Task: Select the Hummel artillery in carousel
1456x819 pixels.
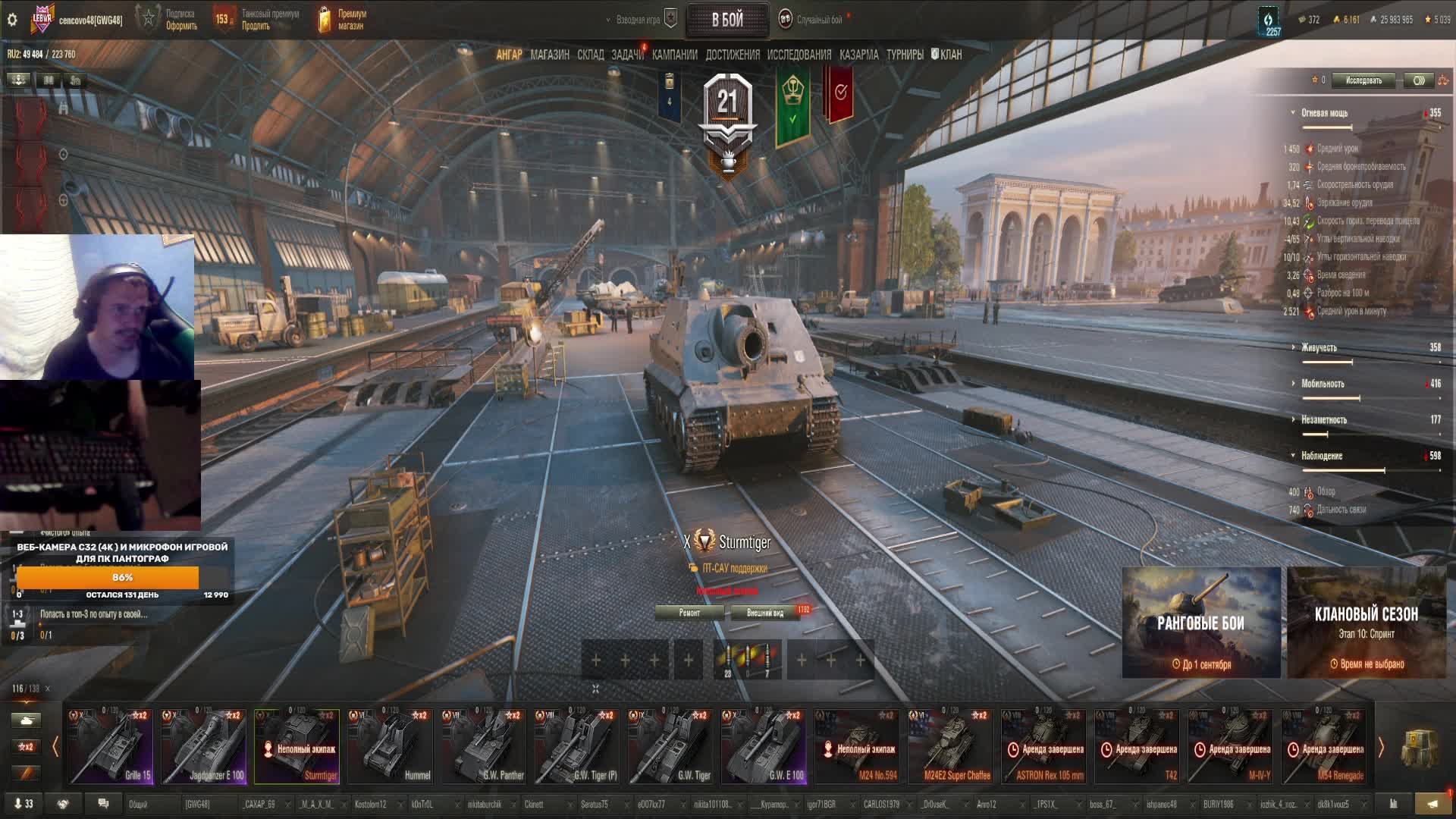Action: pos(391,745)
